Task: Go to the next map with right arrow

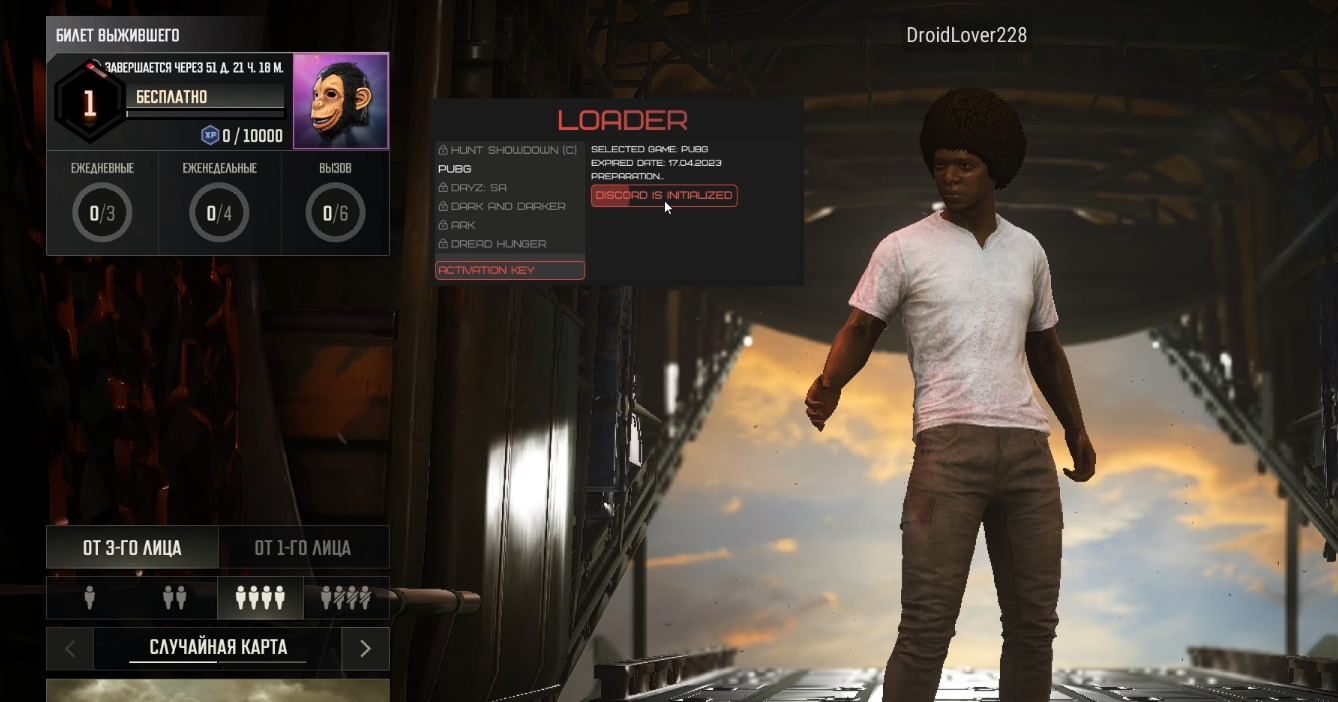Action: [365, 649]
